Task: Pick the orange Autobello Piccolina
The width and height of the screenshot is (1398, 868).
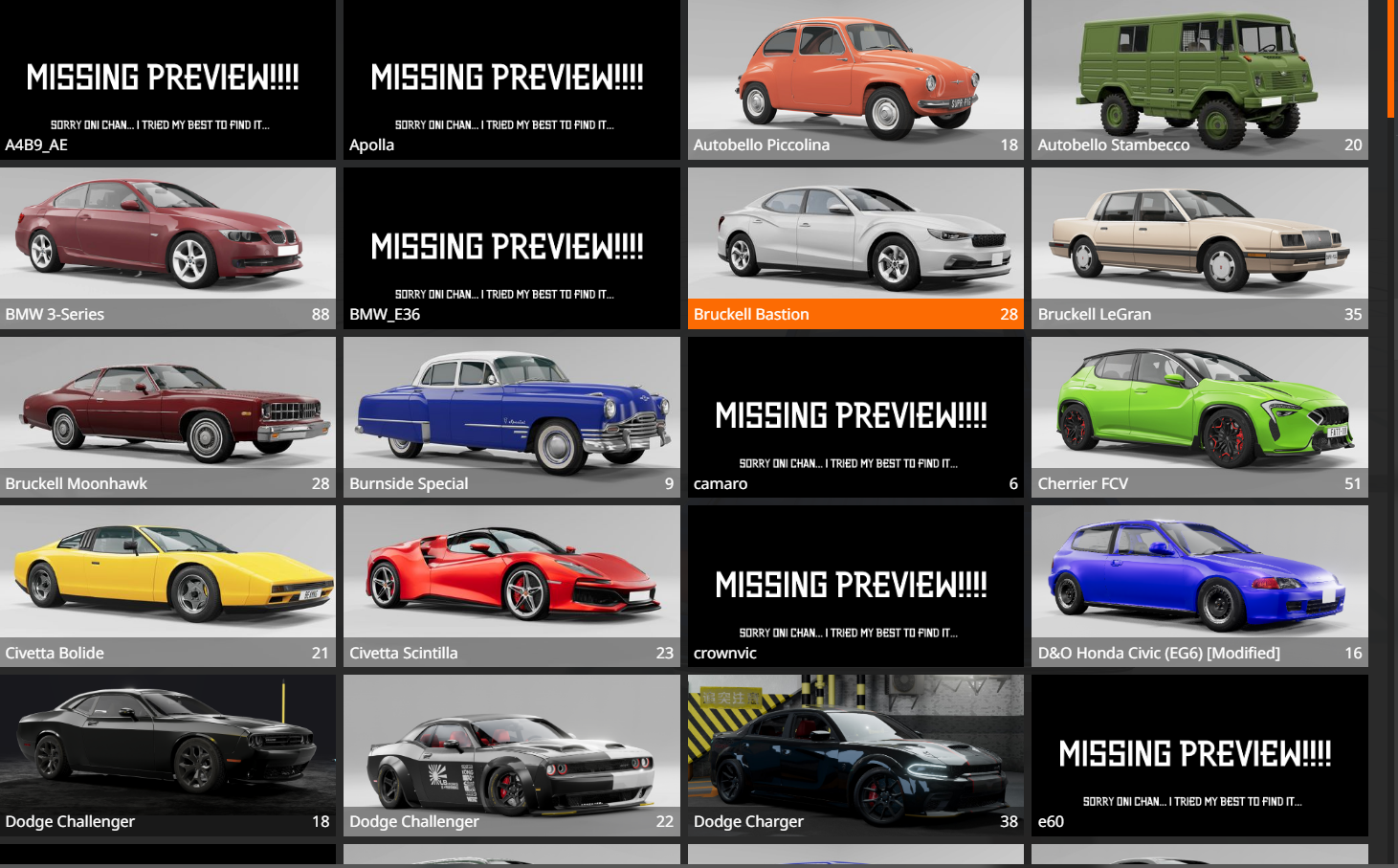Action: click(x=855, y=79)
